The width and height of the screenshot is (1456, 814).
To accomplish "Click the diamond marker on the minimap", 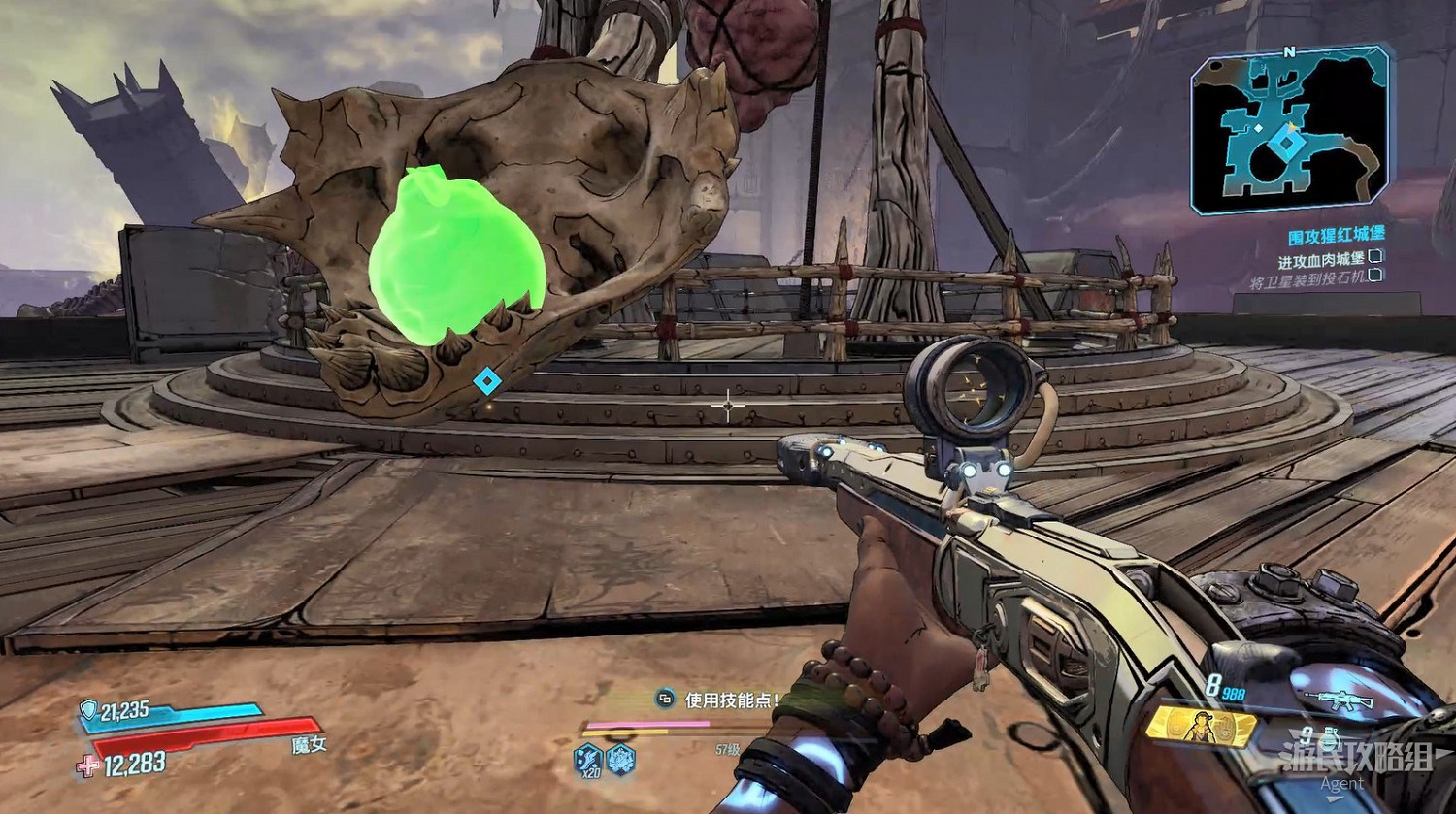I will click(x=1287, y=146).
